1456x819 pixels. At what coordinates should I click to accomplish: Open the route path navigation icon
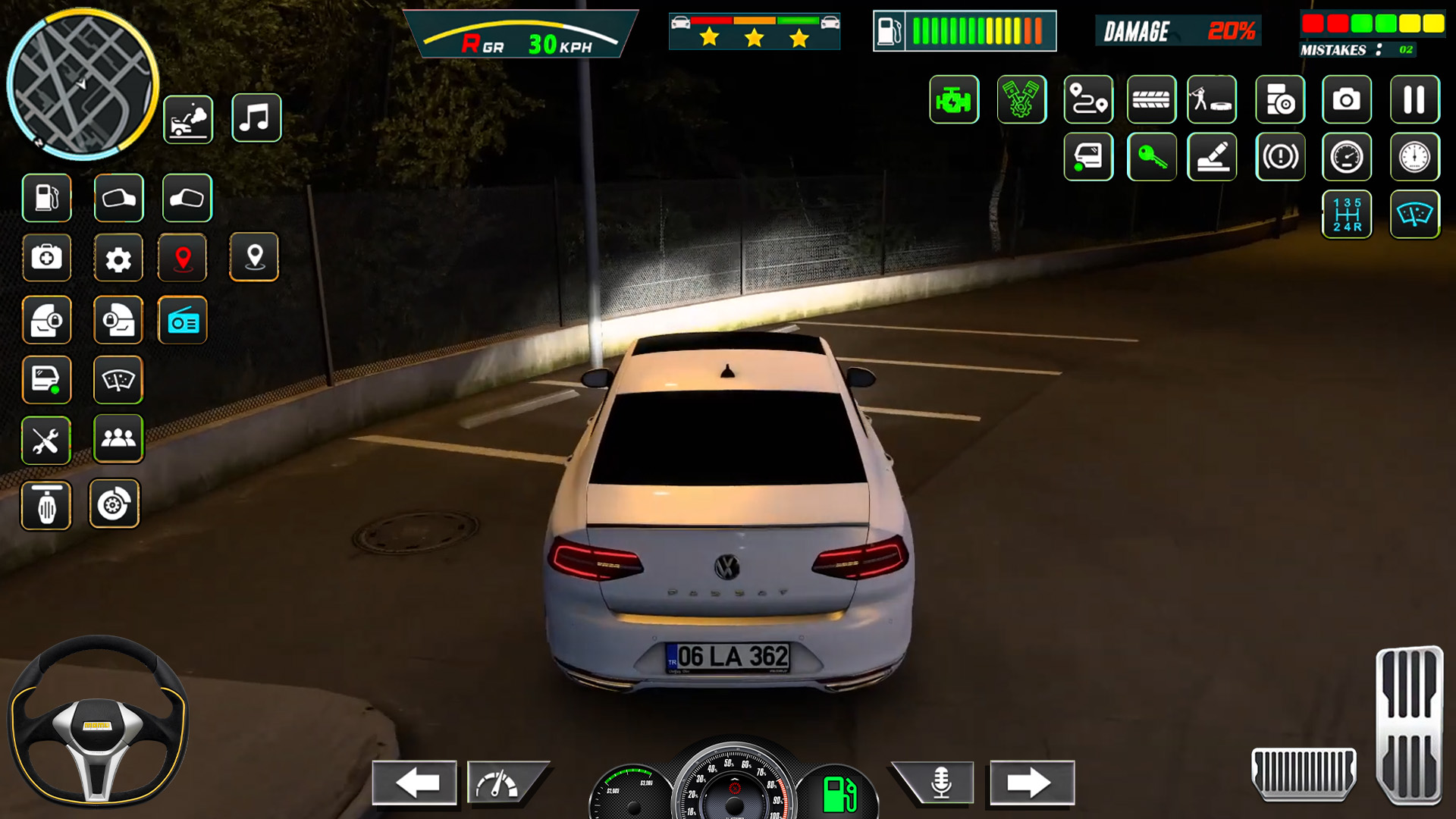[x=1088, y=99]
